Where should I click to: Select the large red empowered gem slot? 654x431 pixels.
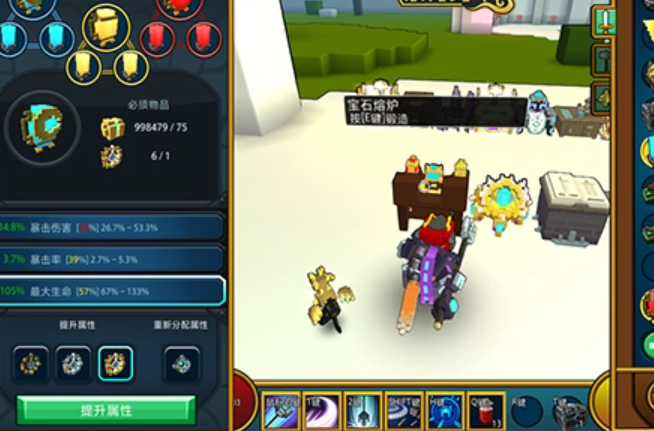(x=180, y=8)
